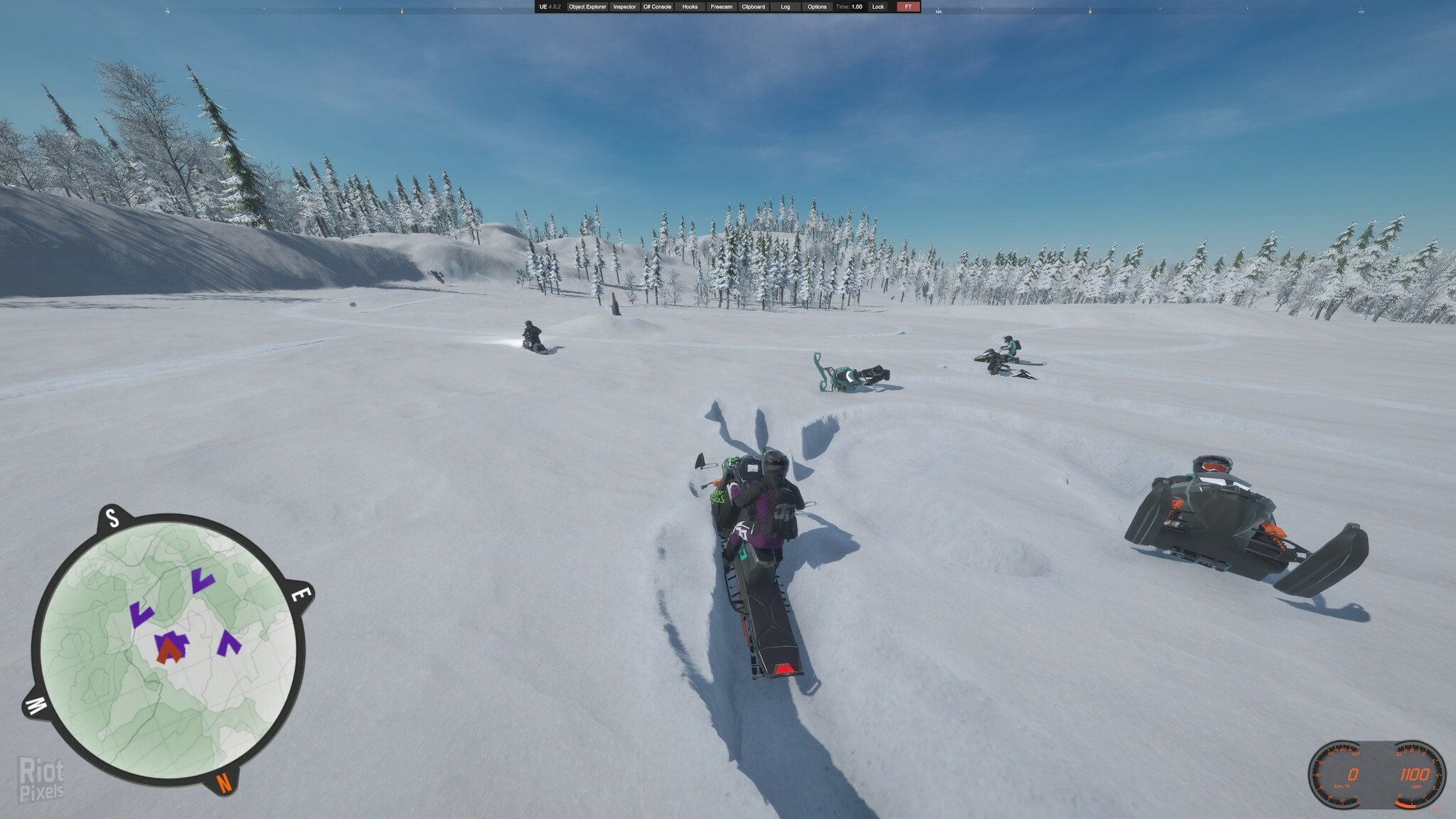Screen dimensions: 1456x819
Task: Toggle the Freecam mode
Action: [x=722, y=6]
